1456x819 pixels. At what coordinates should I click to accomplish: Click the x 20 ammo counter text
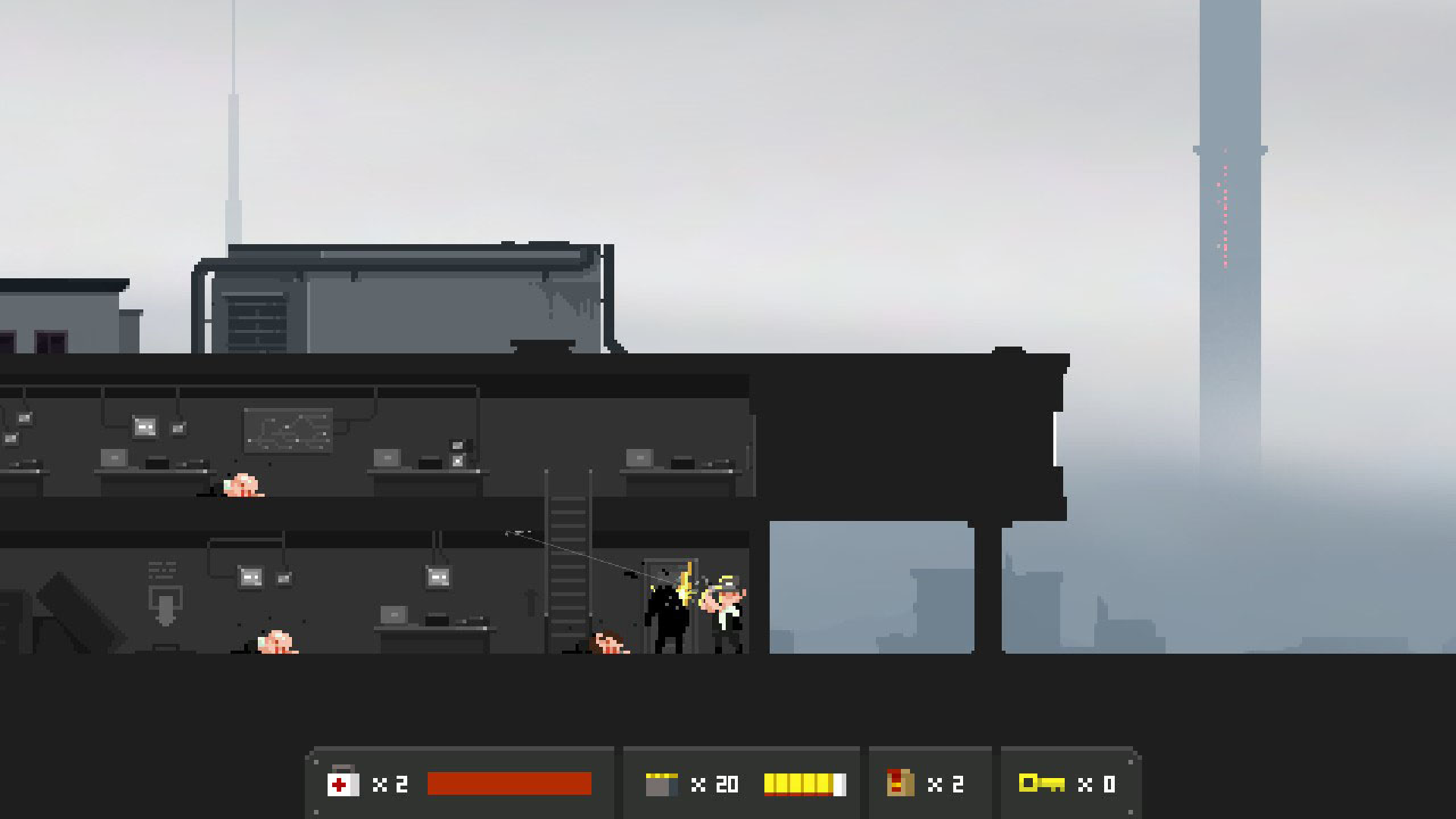point(717,783)
